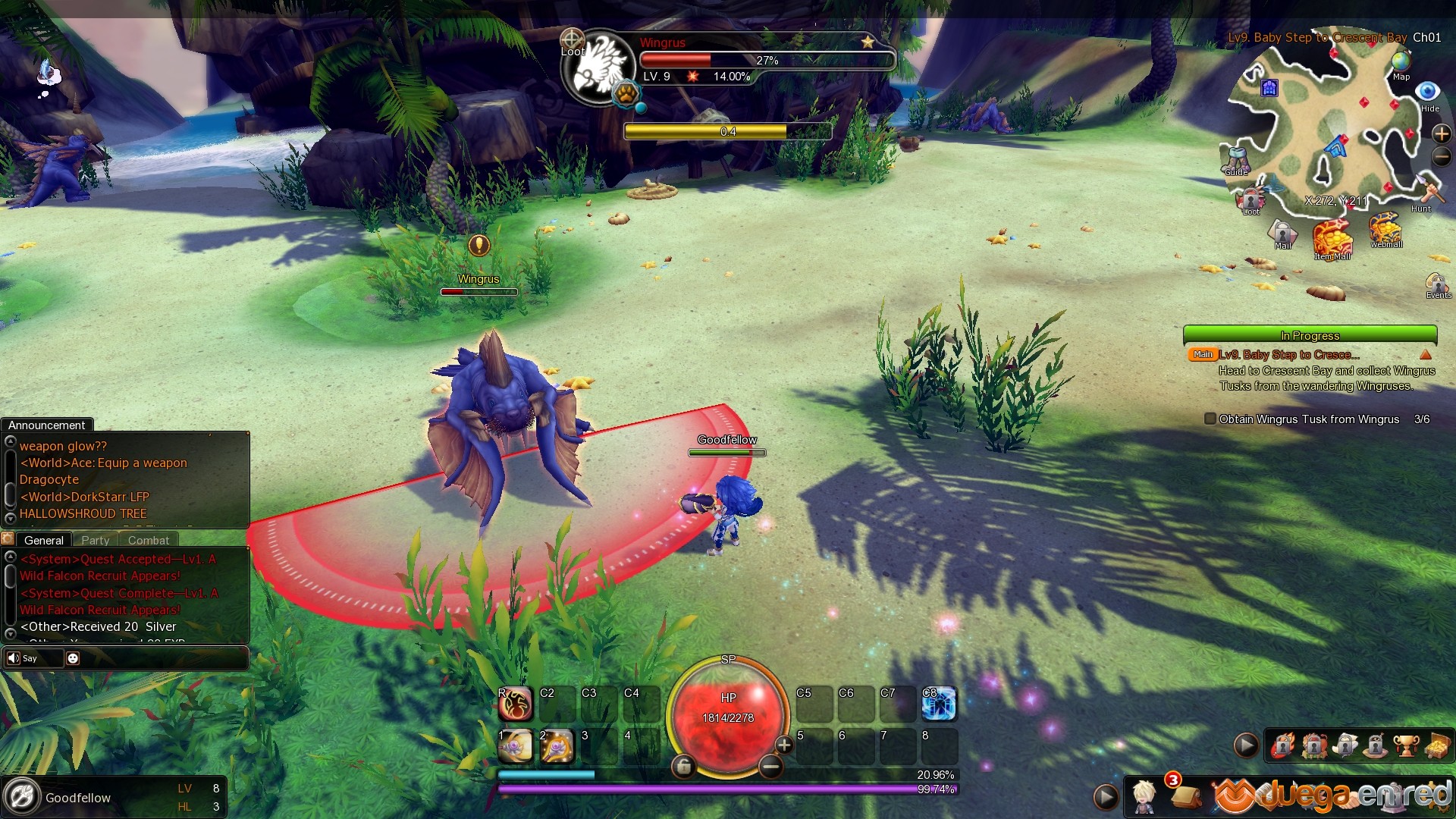Activate the blue gate skill in slot C8

click(x=939, y=704)
